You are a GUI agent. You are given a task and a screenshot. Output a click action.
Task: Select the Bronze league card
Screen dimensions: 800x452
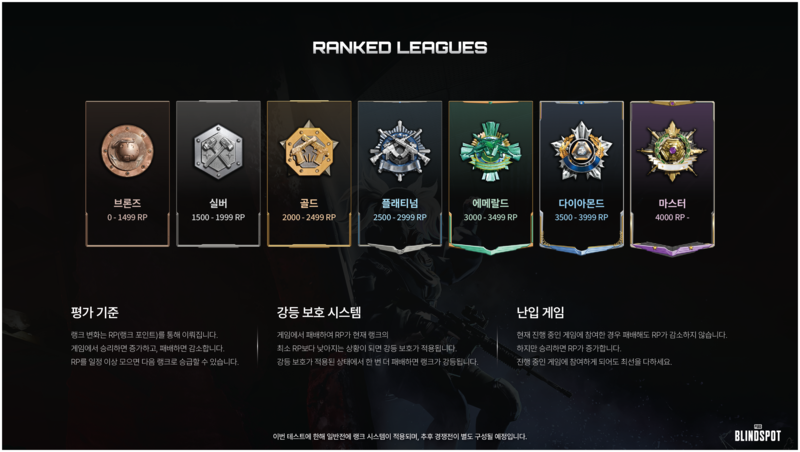(x=127, y=172)
